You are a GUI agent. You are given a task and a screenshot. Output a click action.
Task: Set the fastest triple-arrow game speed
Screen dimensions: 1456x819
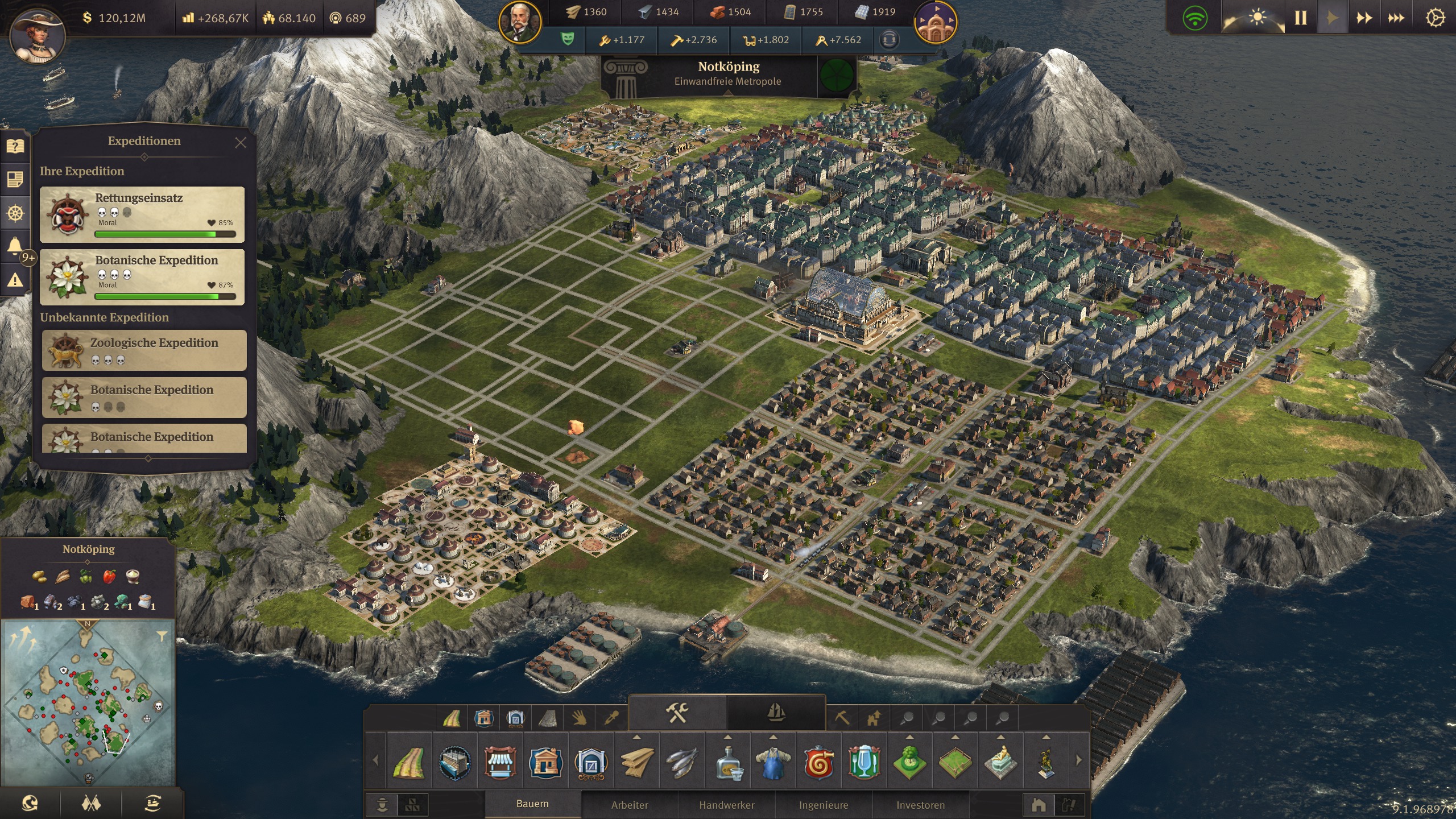(x=1396, y=18)
